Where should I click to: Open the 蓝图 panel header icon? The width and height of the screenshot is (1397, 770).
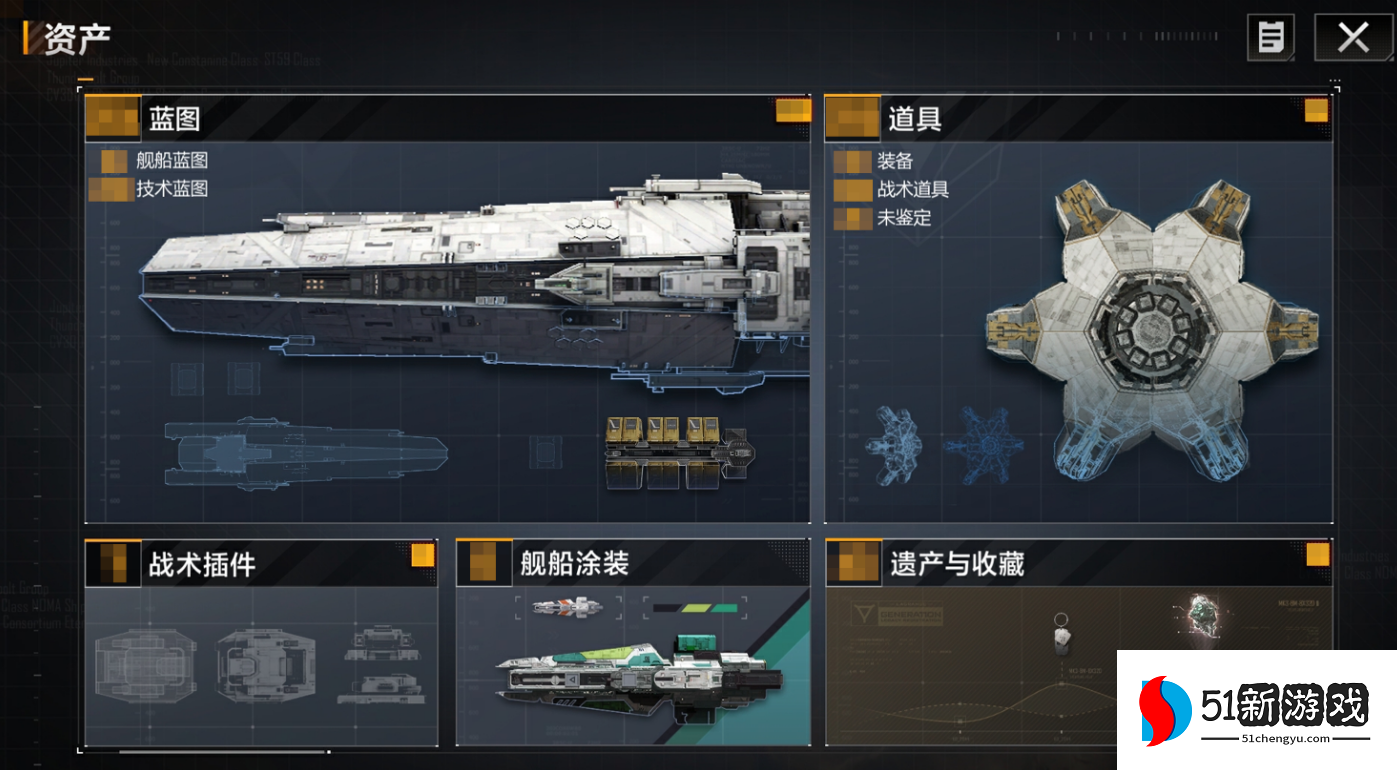coord(111,117)
